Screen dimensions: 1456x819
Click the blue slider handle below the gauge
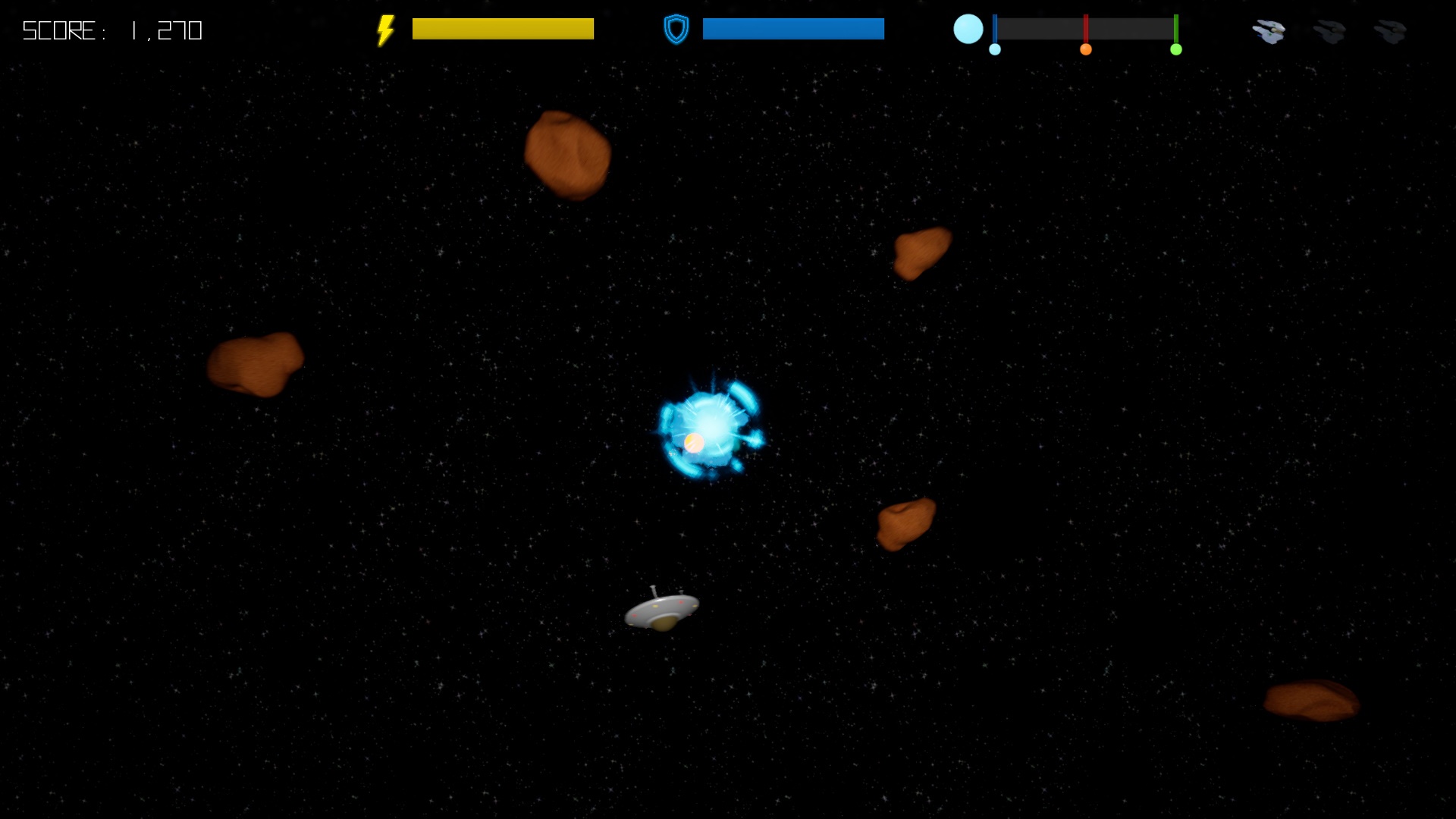coord(996,49)
